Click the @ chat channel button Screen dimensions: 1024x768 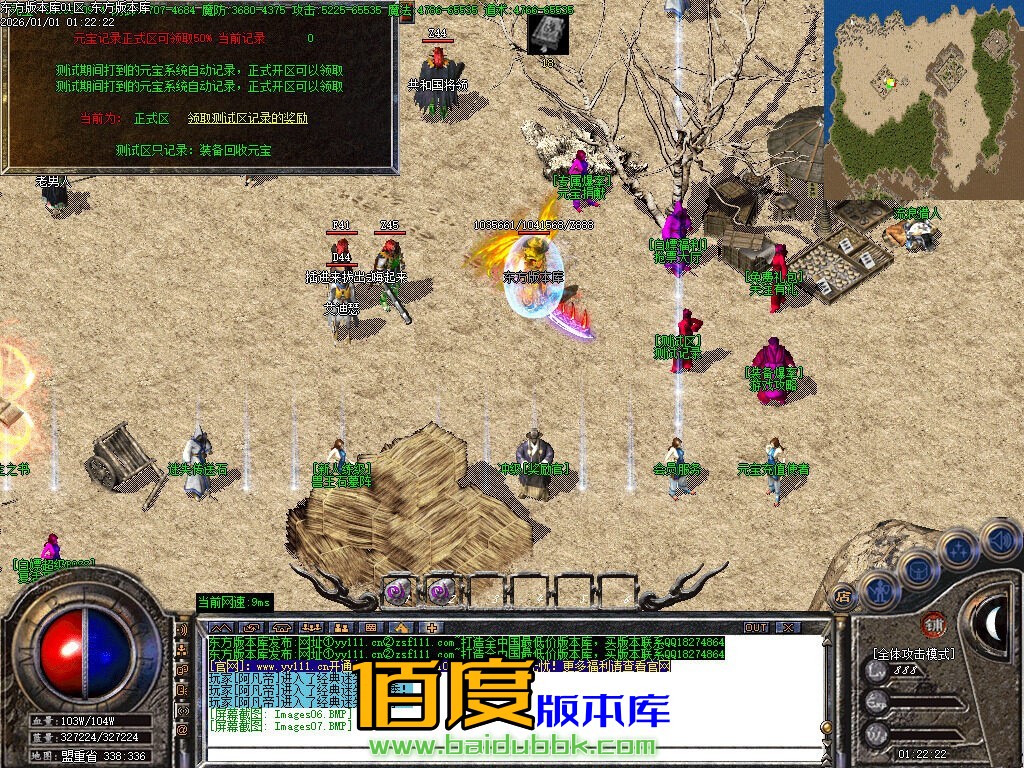tap(182, 729)
